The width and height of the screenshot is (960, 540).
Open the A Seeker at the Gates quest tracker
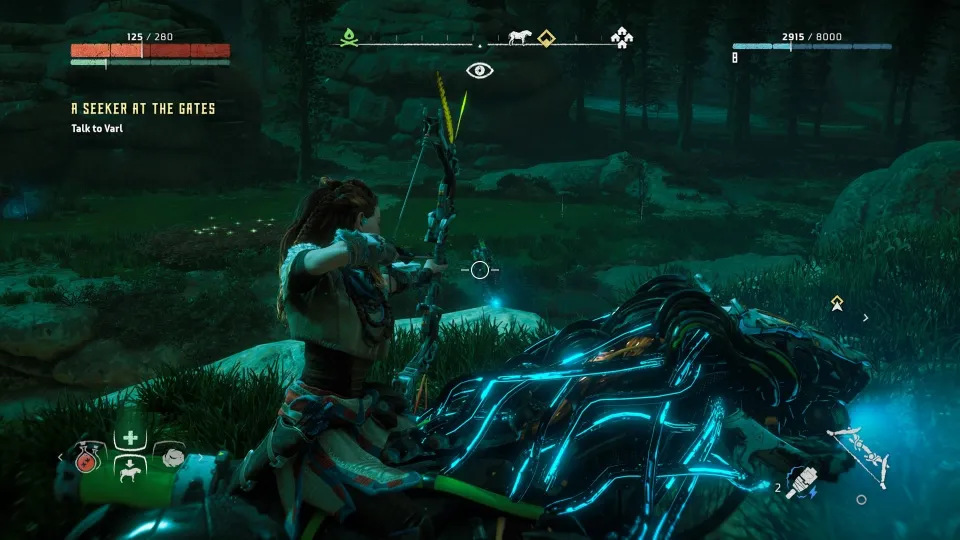pos(143,108)
